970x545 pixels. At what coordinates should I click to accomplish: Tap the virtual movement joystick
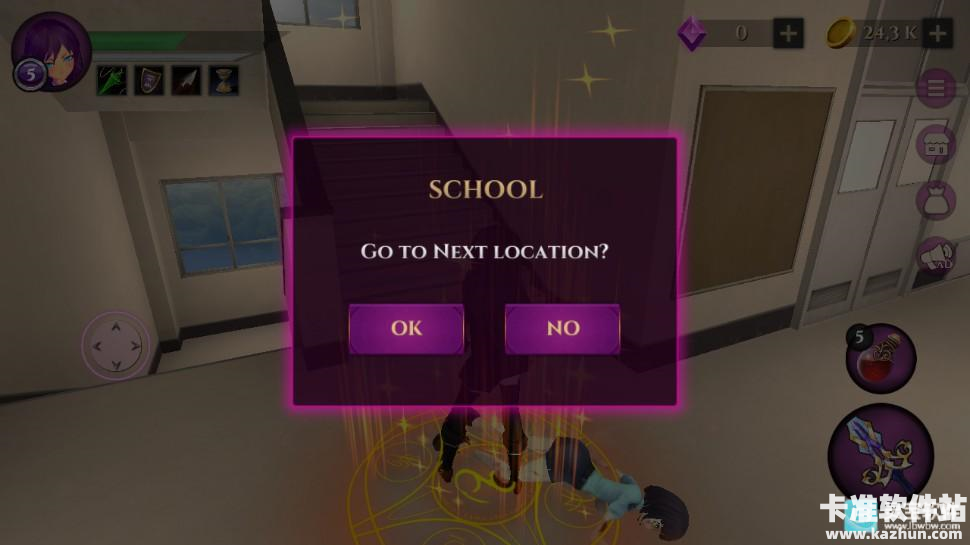115,346
